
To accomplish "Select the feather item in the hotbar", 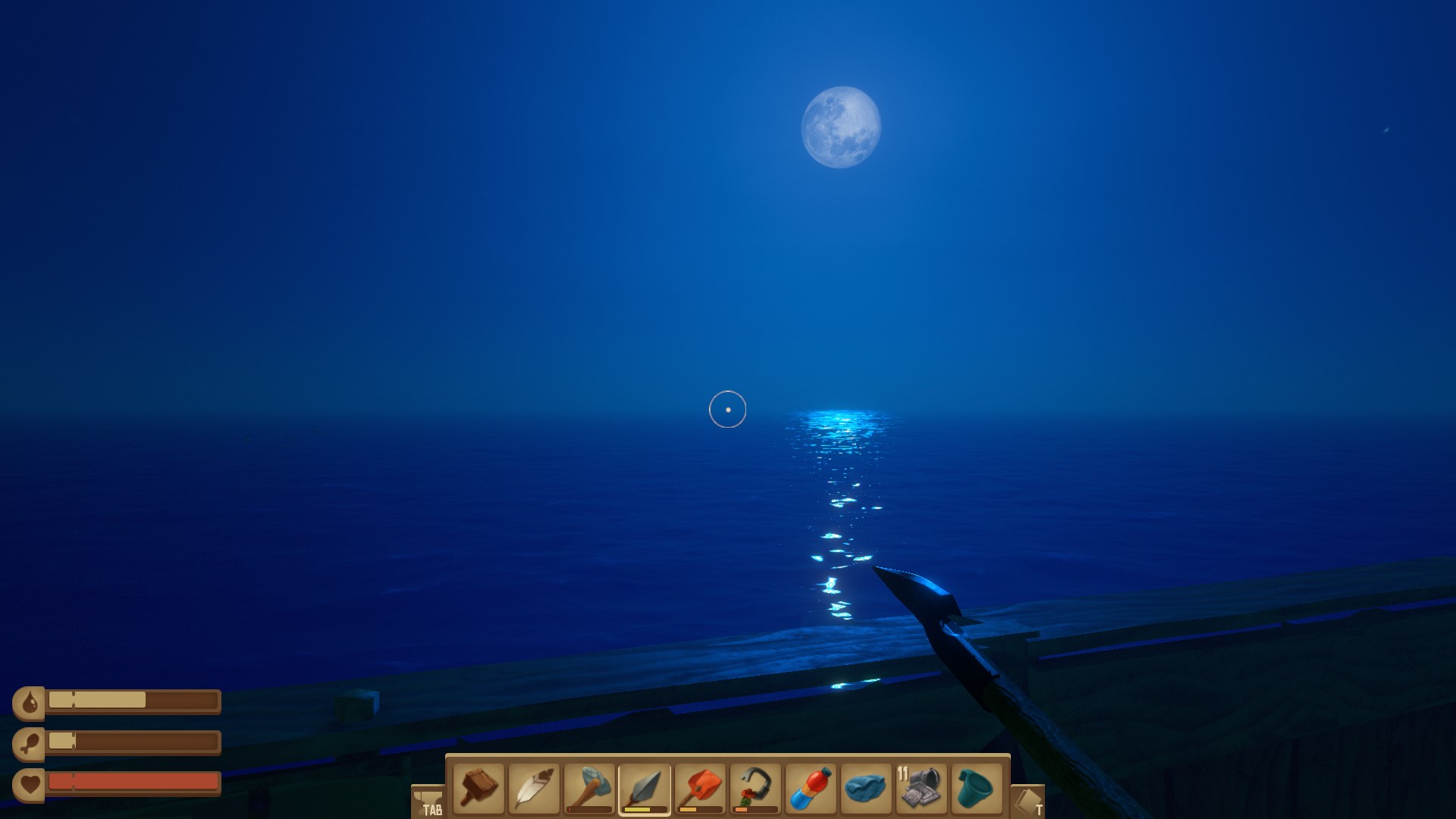I will click(x=535, y=789).
